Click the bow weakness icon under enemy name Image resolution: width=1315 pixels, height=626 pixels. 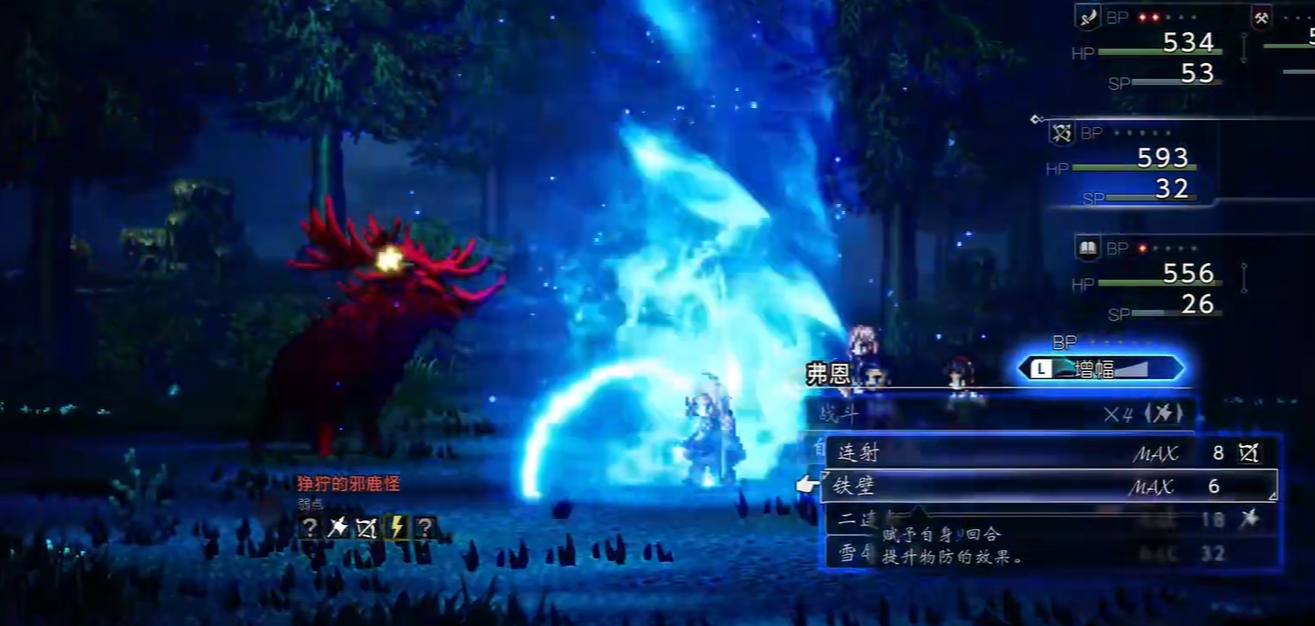coord(367,527)
